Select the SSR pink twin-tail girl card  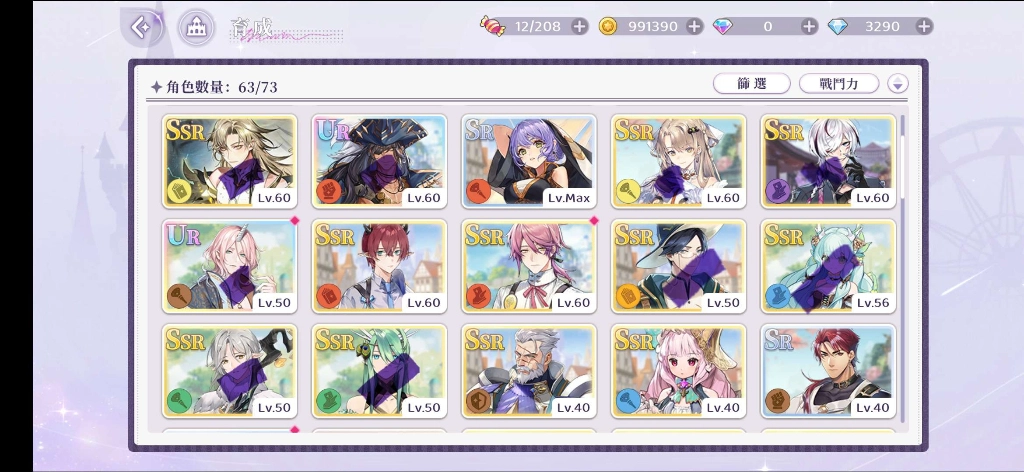click(x=679, y=370)
